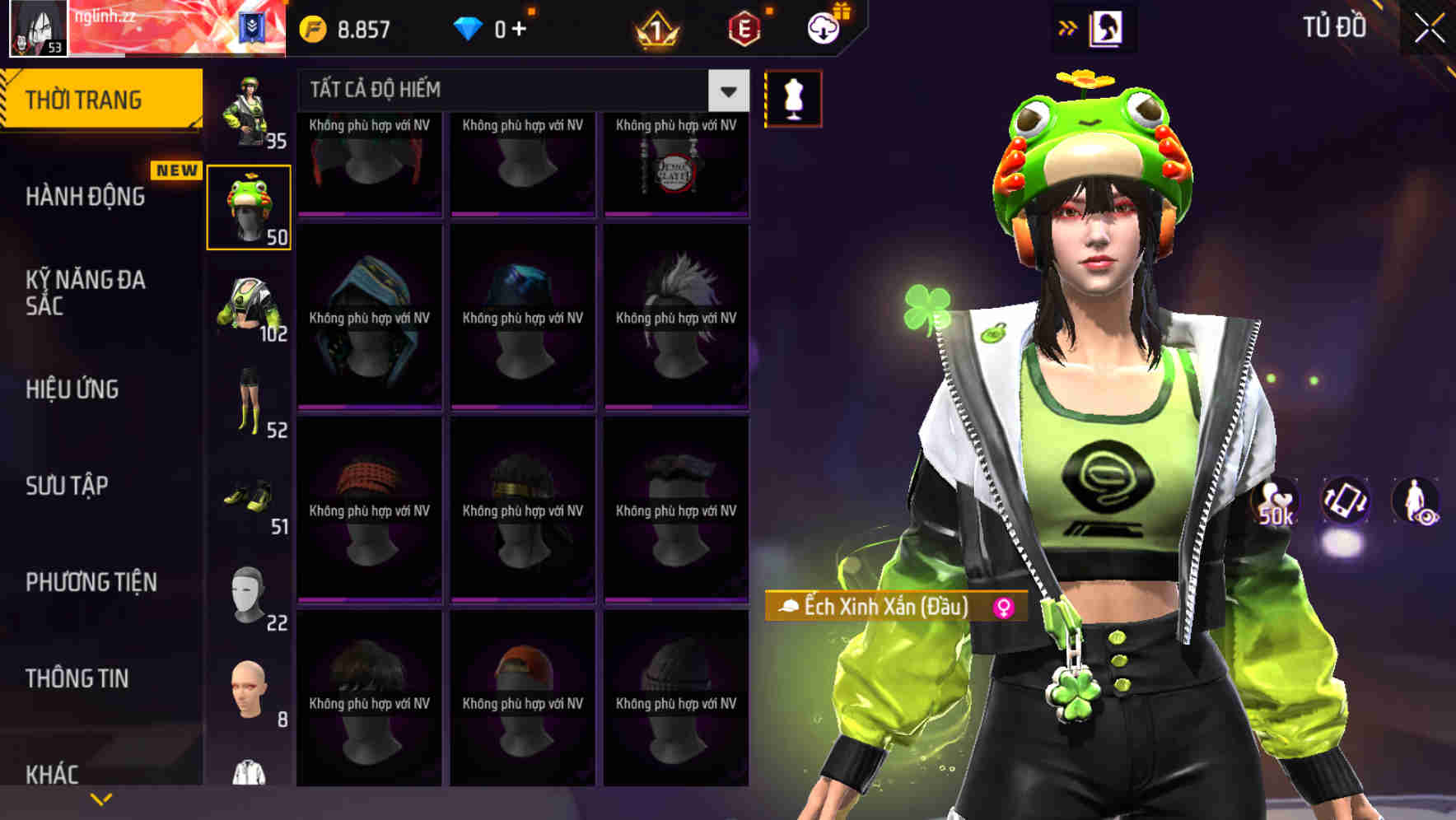Expand the chevron beneath KHÁC in sidebar
1456x820 pixels.
tap(101, 798)
